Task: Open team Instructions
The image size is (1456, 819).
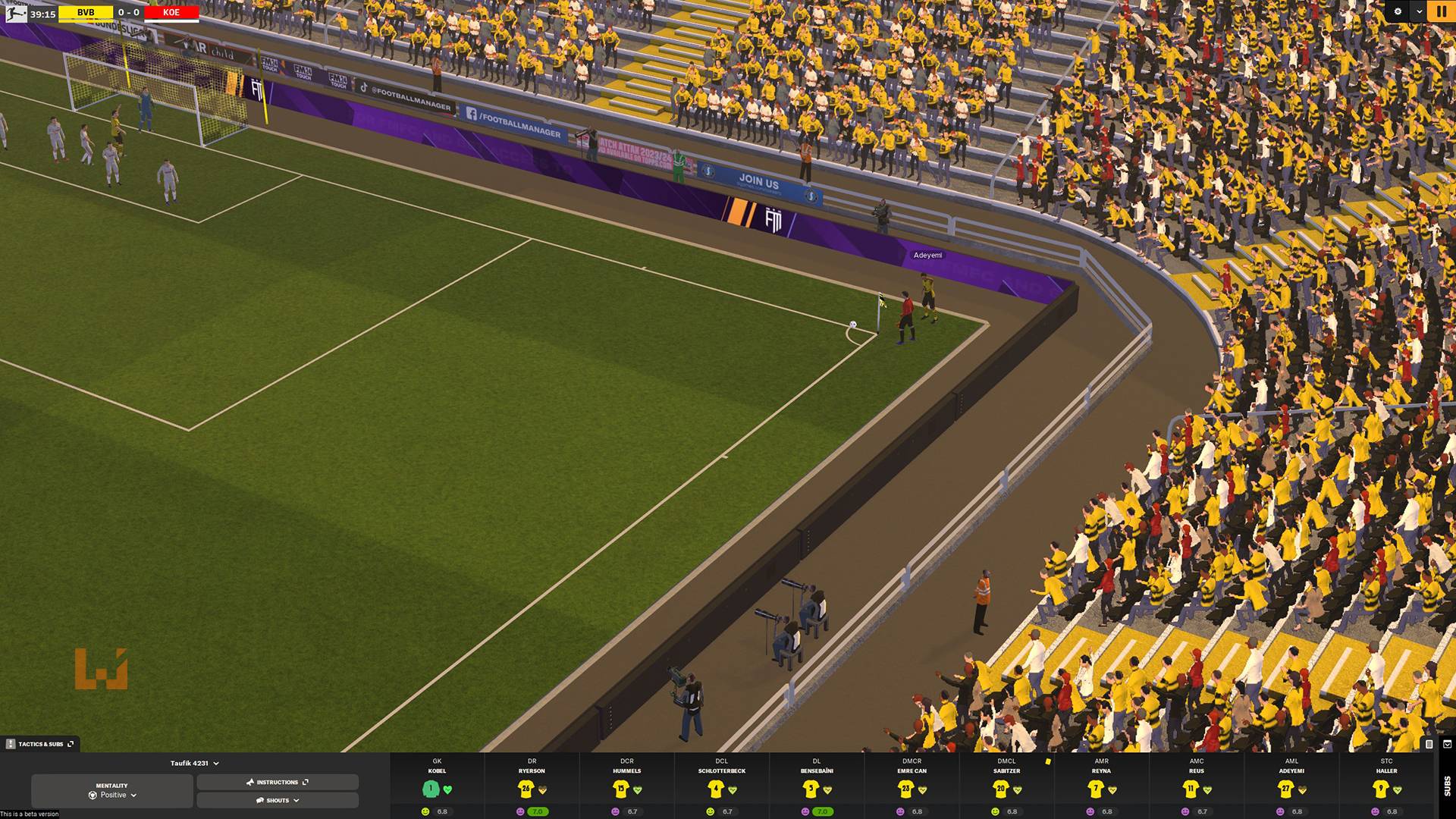Action: (278, 782)
